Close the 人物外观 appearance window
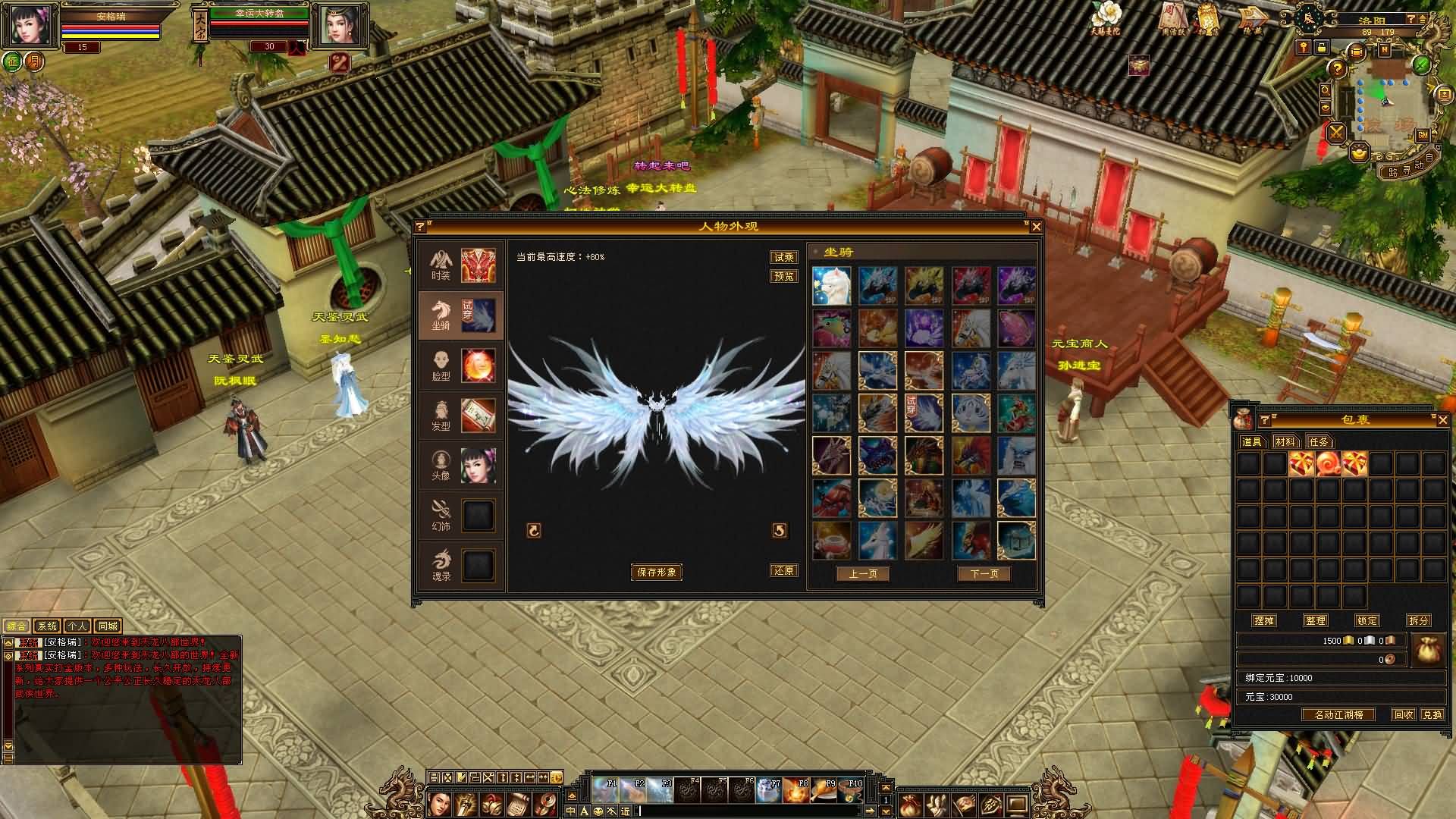 coord(1036,227)
